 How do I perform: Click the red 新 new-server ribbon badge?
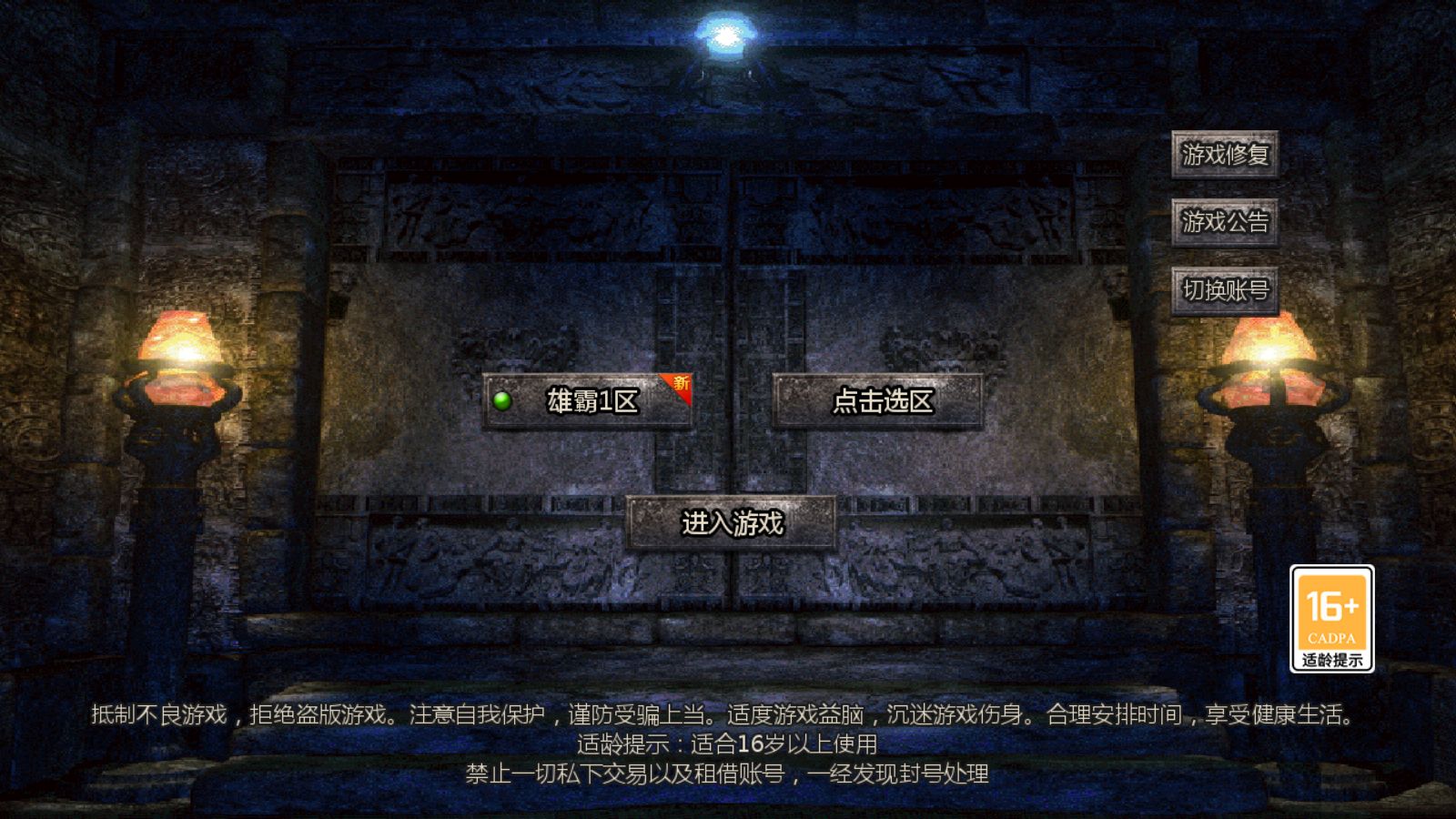tap(681, 386)
